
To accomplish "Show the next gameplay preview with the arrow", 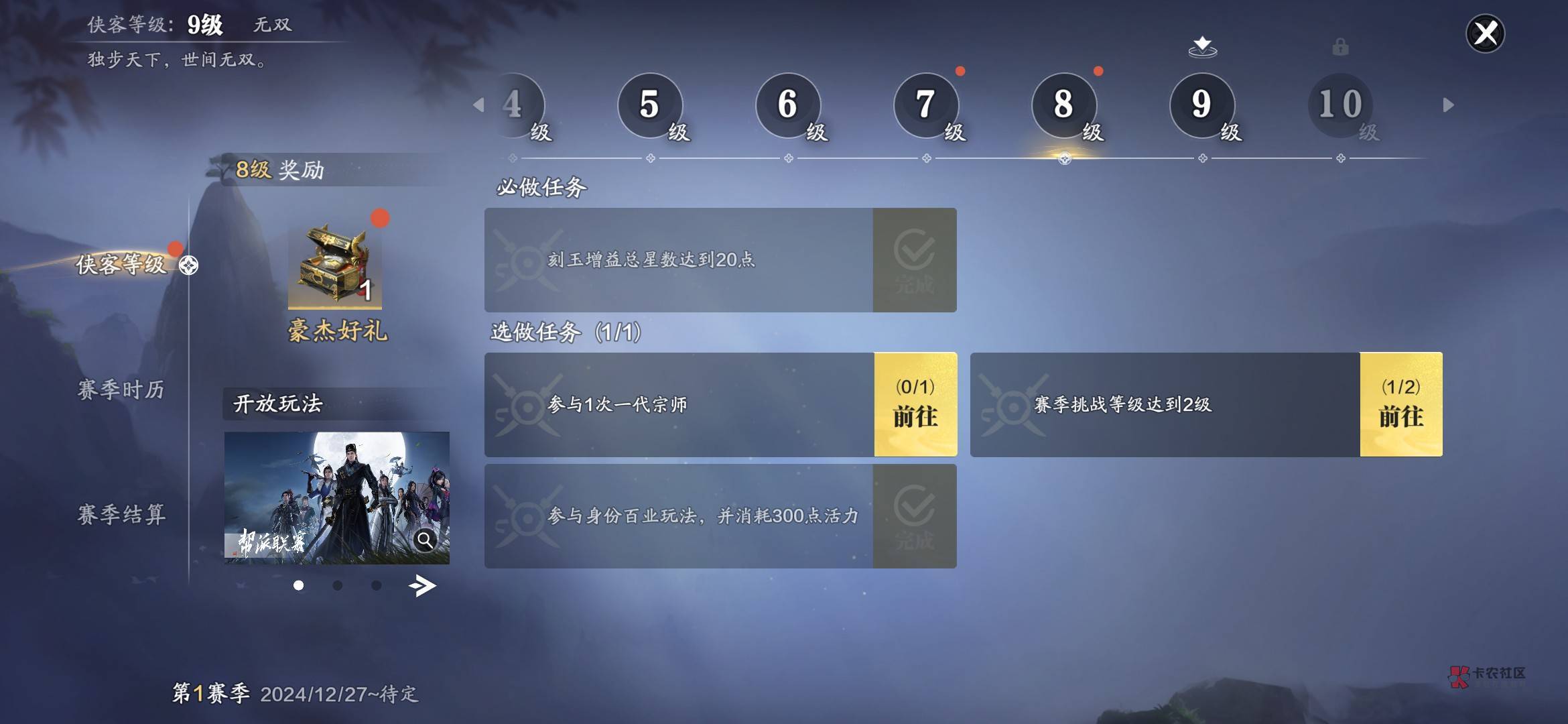I will [422, 586].
